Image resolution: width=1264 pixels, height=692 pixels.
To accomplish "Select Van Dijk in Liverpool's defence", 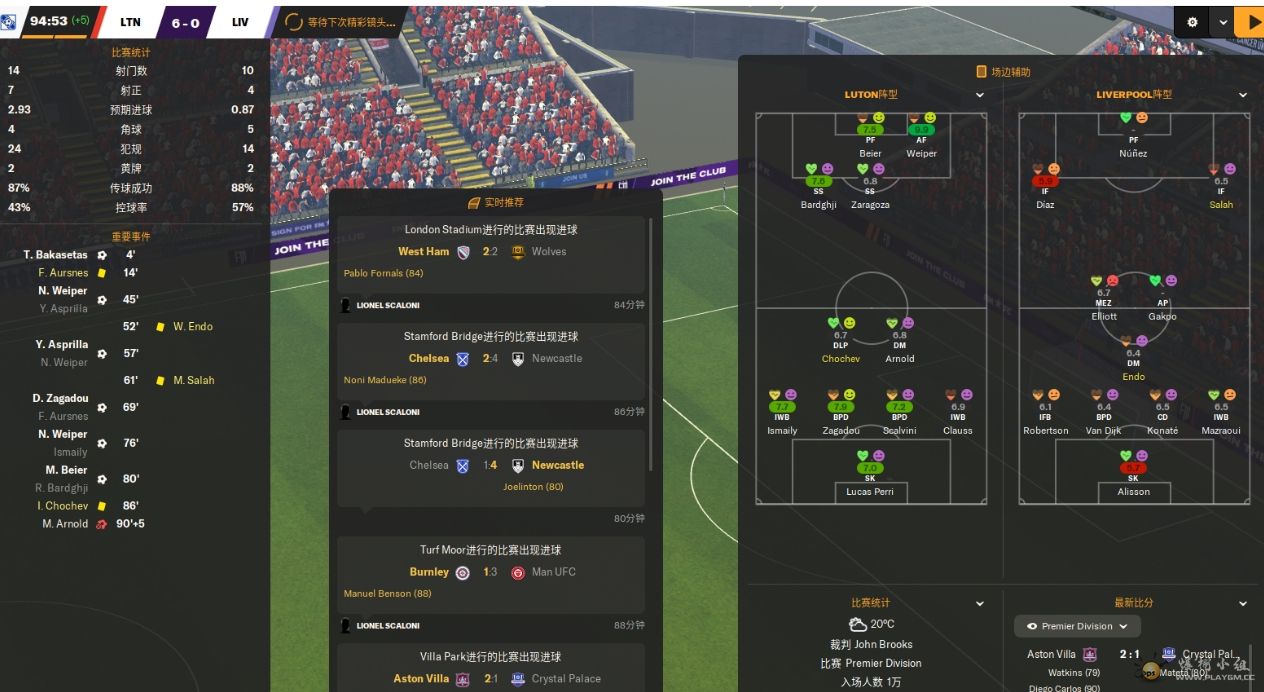I will coord(1104,430).
